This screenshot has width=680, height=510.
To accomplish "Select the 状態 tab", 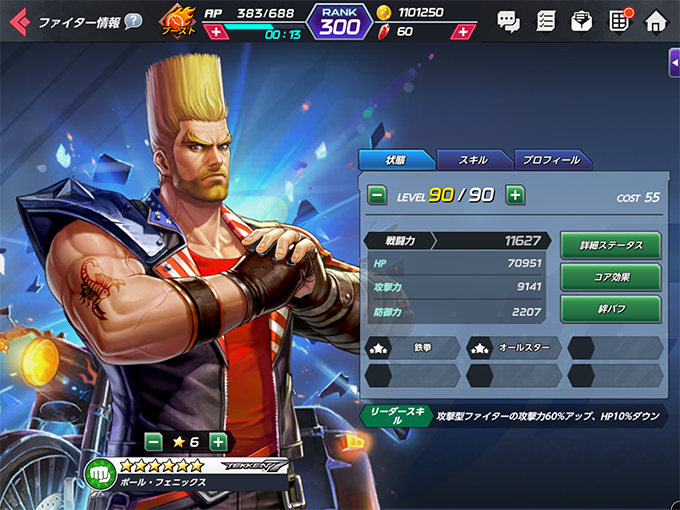I will [396, 160].
